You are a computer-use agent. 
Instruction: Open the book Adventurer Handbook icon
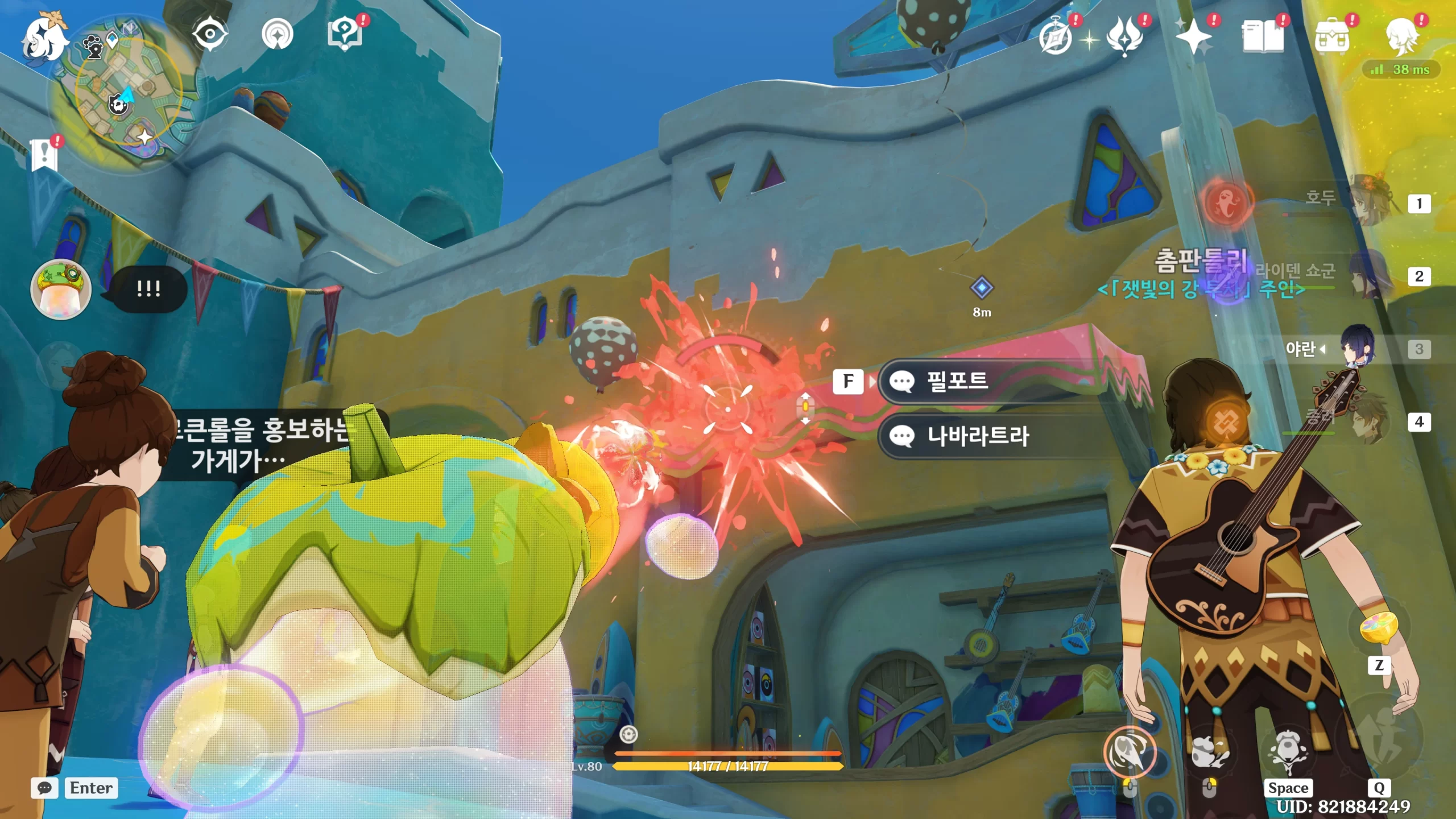[x=1263, y=38]
